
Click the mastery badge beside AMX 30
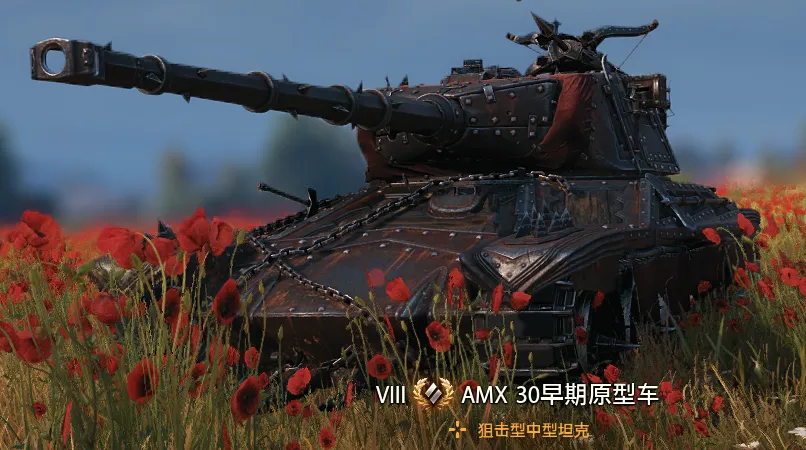tap(433, 394)
